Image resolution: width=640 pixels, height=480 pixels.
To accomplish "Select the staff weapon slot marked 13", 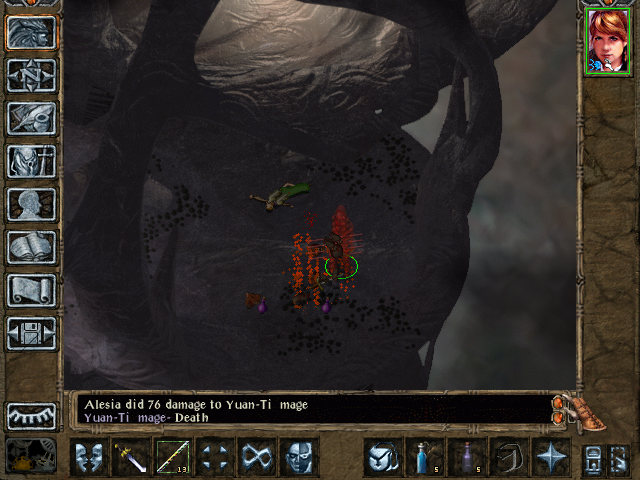I will 173,456.
